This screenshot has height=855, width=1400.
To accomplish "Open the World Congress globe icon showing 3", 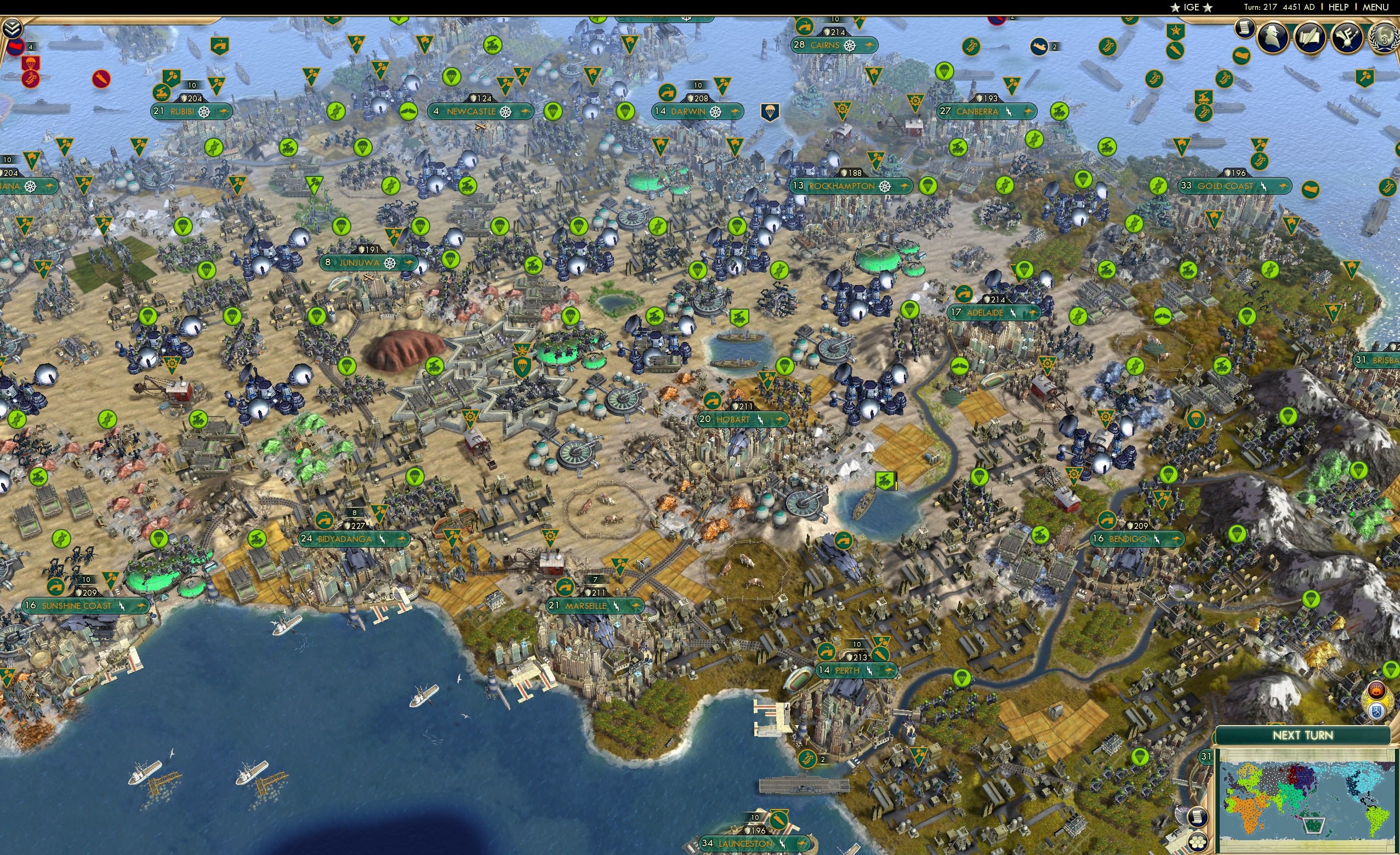I will [1385, 36].
